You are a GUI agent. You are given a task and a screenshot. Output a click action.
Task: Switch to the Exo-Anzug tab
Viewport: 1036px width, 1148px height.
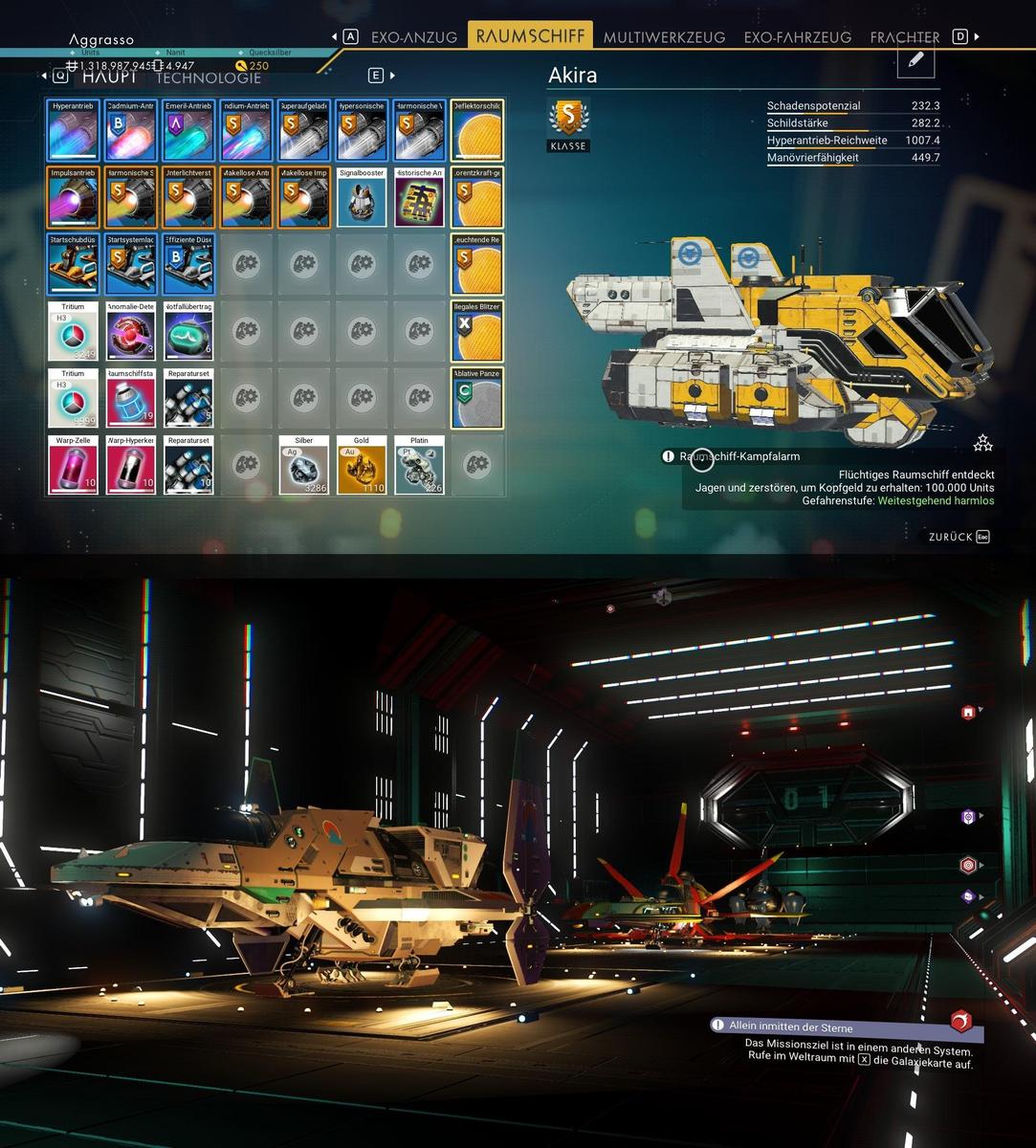(x=414, y=37)
